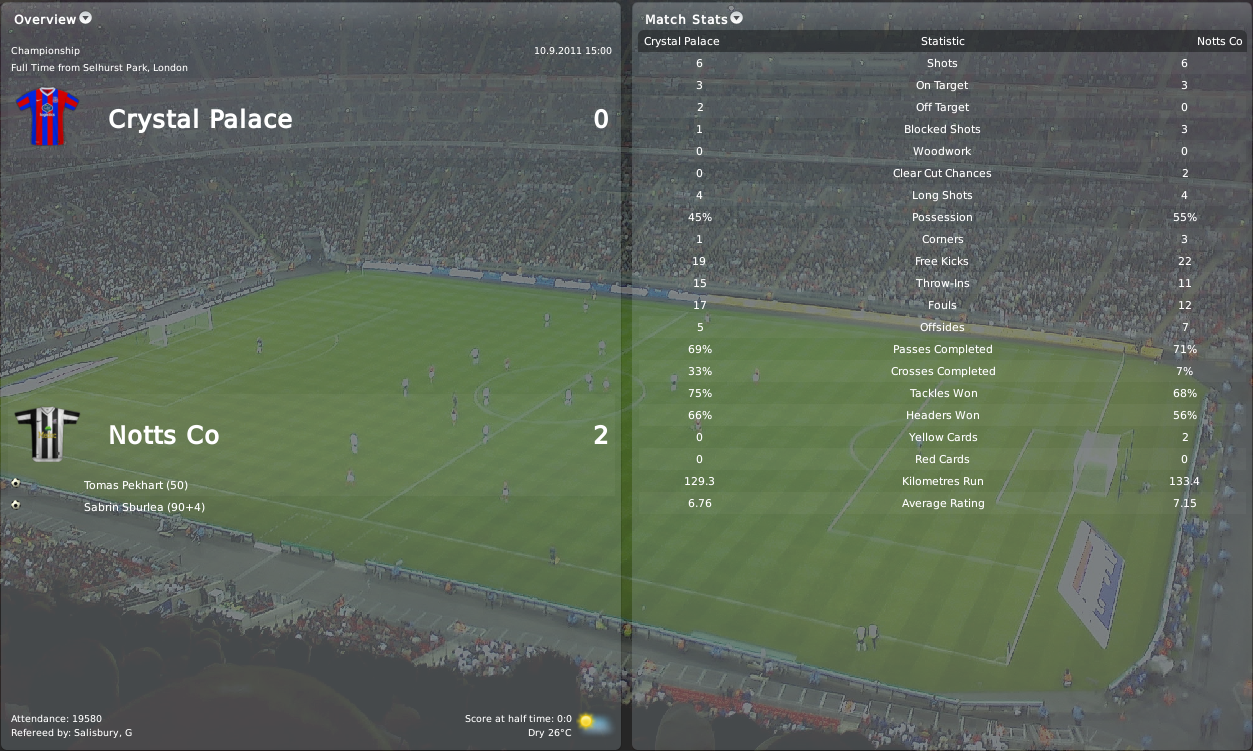Open the Overview panel dropdown
Image resolution: width=1253 pixels, height=751 pixels.
(x=85, y=18)
